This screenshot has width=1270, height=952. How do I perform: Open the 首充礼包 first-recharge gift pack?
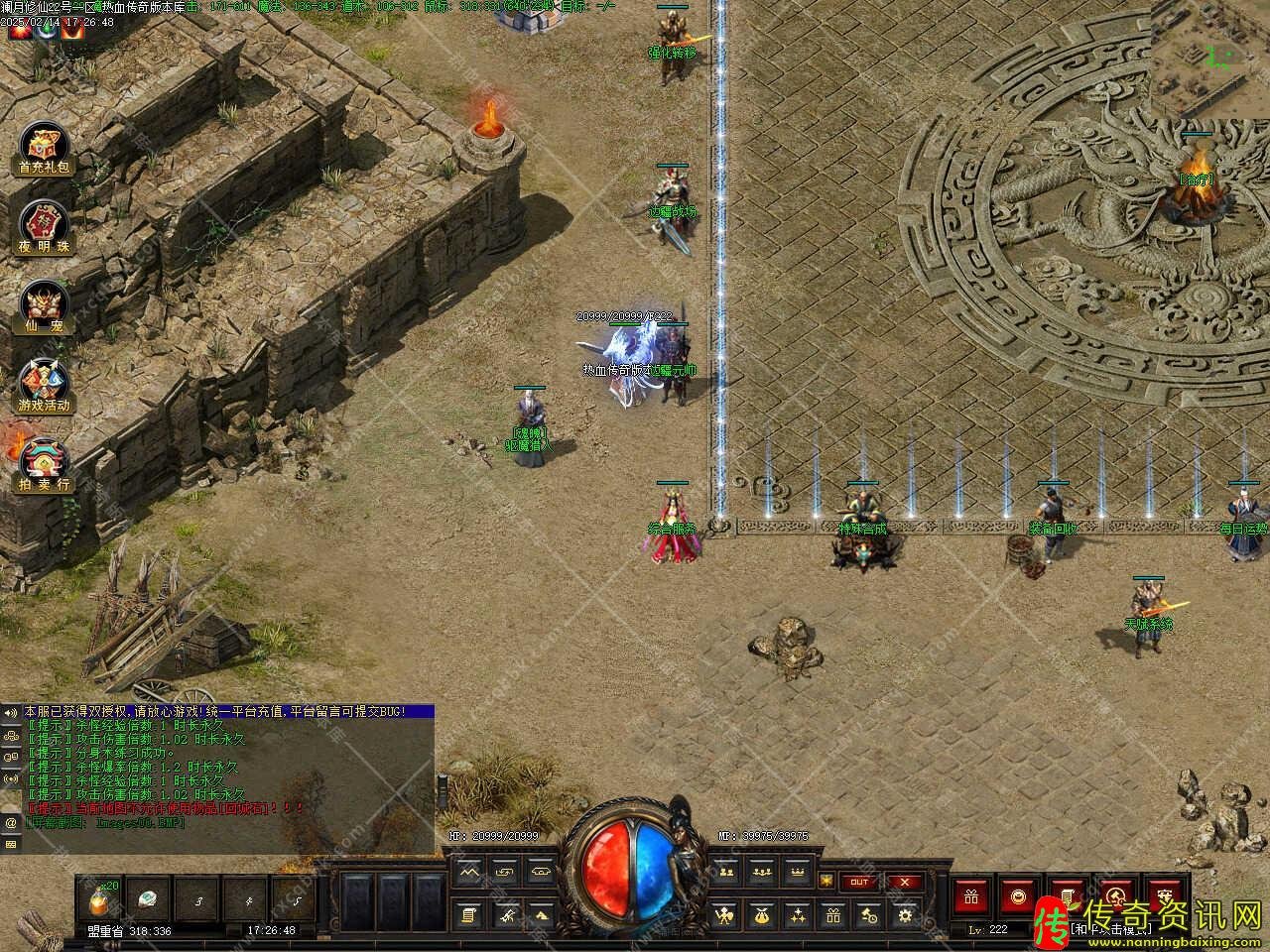tap(45, 150)
